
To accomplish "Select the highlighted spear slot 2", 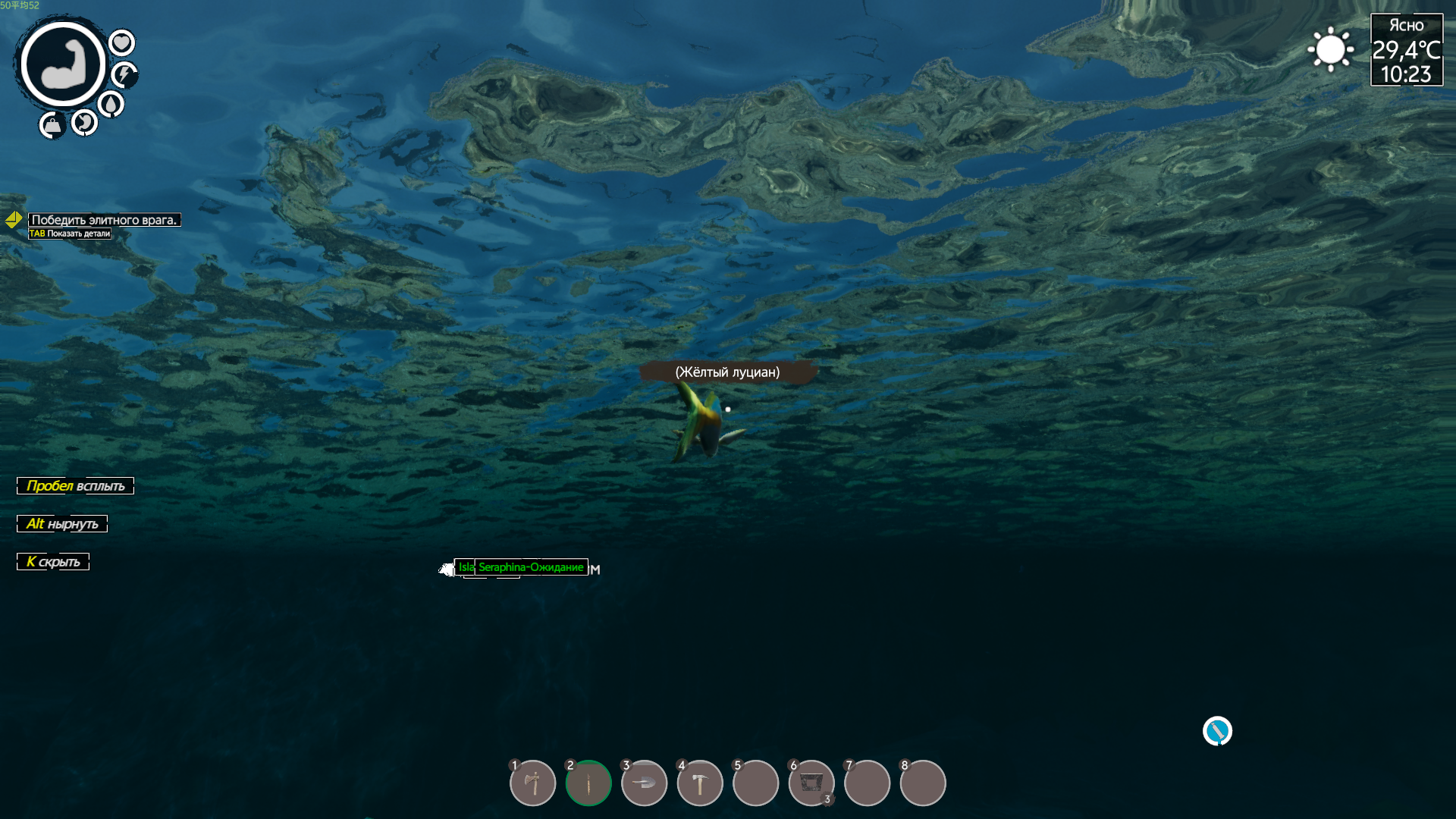I will coord(588,783).
